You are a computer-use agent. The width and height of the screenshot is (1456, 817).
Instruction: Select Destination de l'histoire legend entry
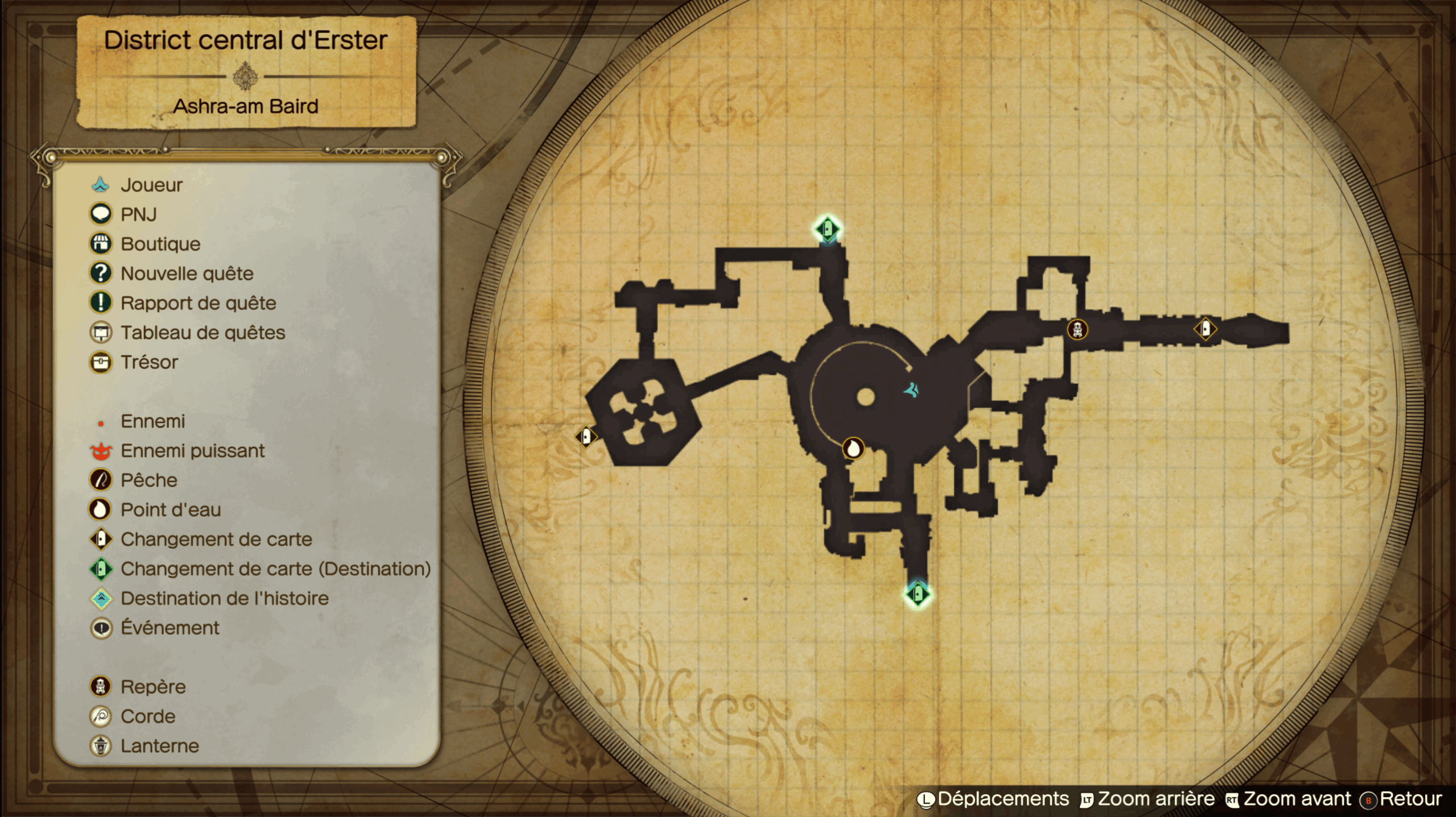(224, 598)
